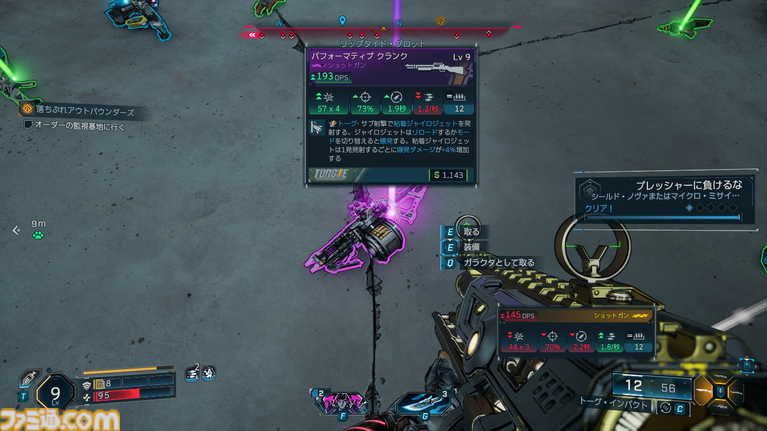Choose ガラクタとして取る to take as junk
767x431 pixels.
pos(497,262)
